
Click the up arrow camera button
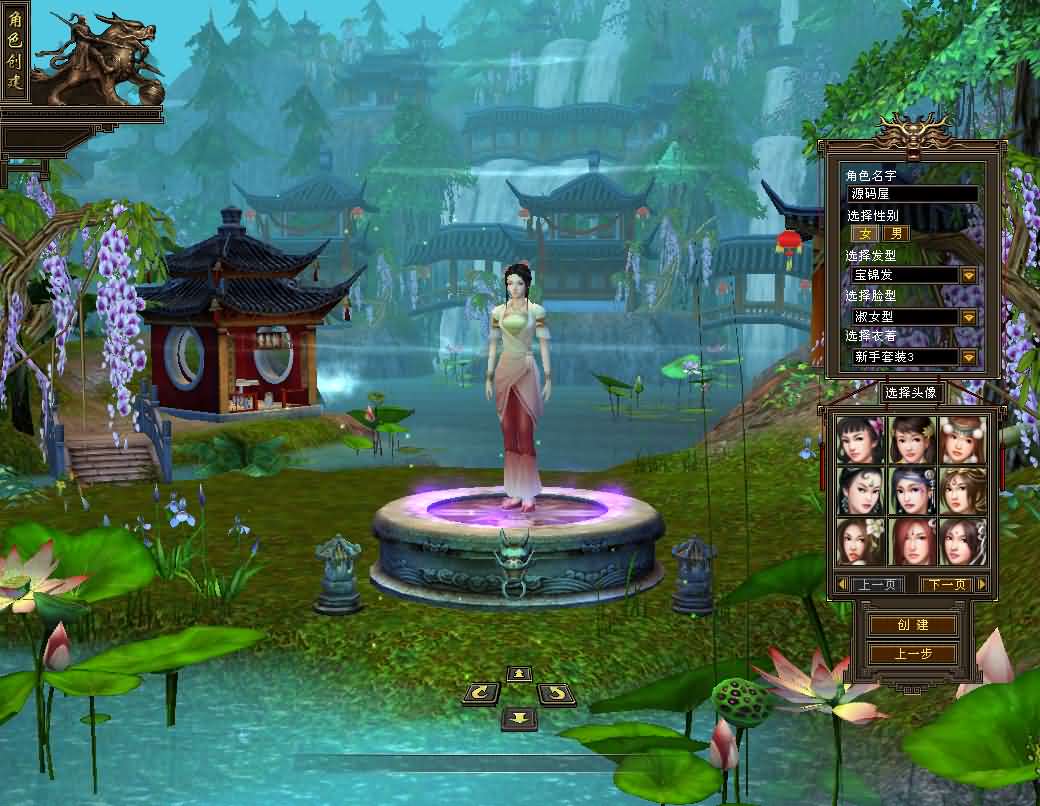518,674
